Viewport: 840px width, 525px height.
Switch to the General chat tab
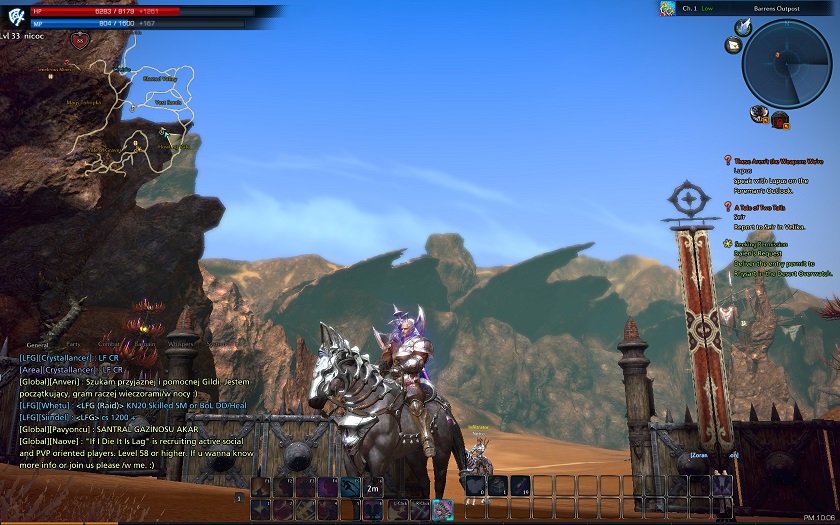click(38, 344)
